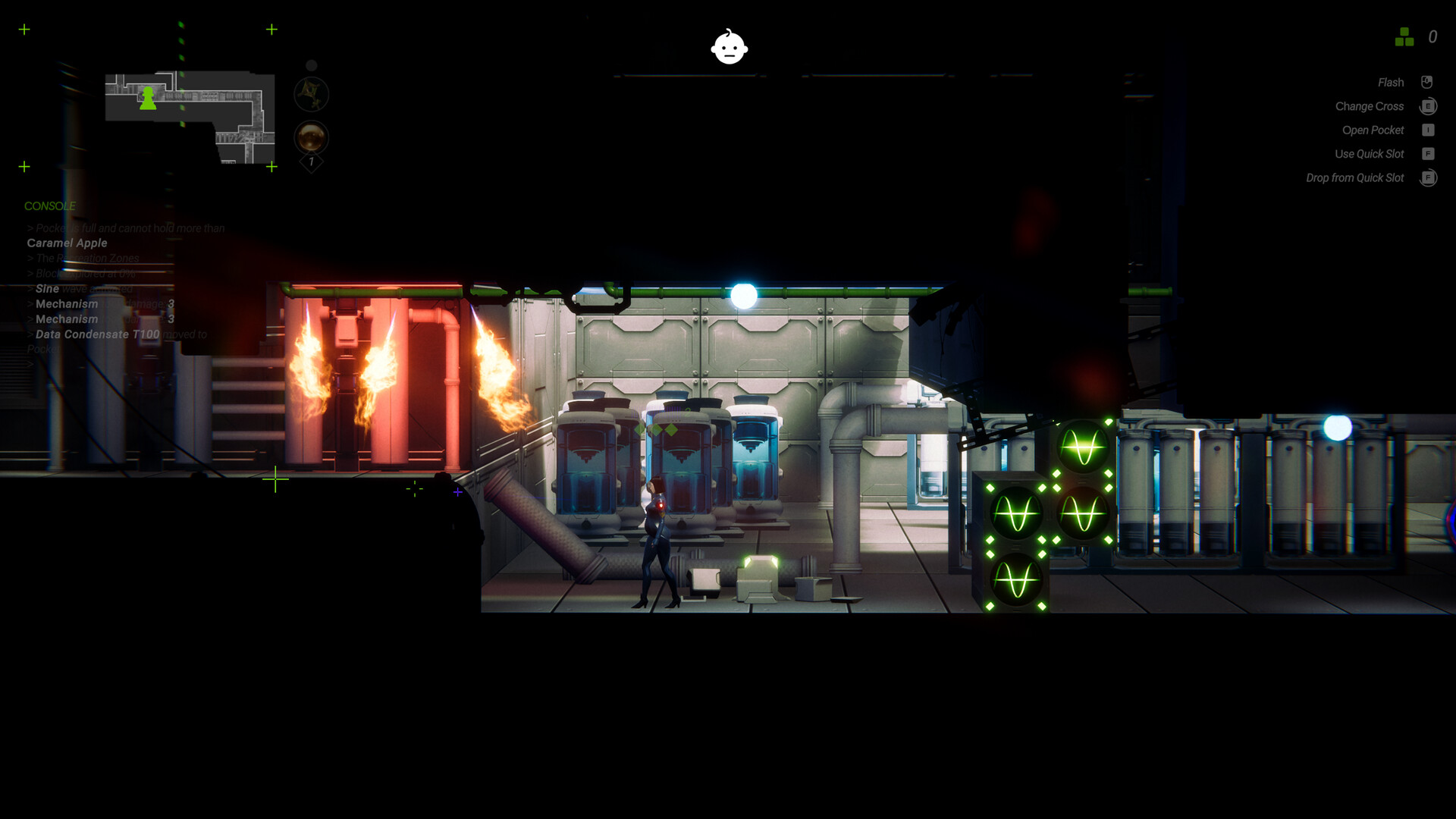Click the circular ability emblem below the minimap
Image resolution: width=1456 pixels, height=819 pixels.
coord(310,93)
